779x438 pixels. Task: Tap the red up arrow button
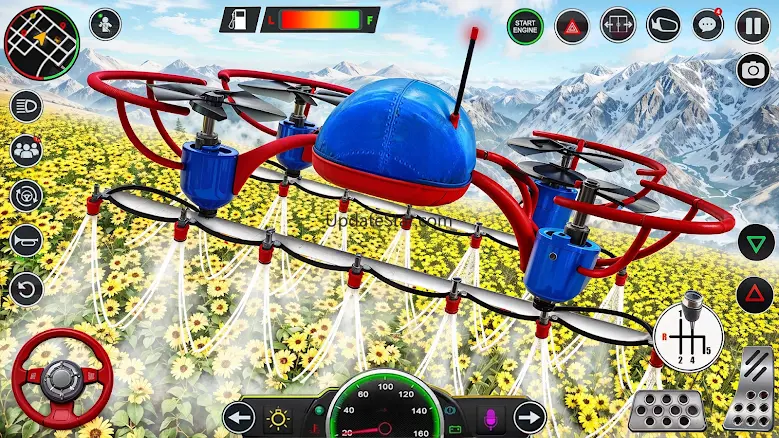(756, 295)
